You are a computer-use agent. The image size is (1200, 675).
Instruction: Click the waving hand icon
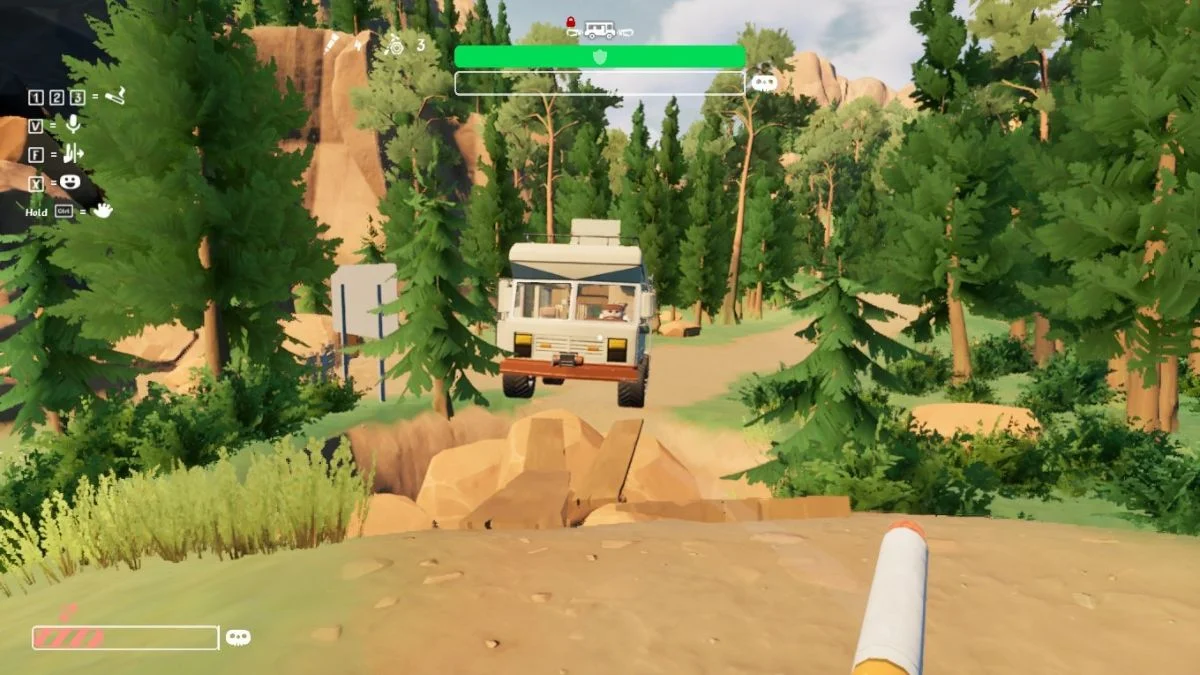coord(103,210)
